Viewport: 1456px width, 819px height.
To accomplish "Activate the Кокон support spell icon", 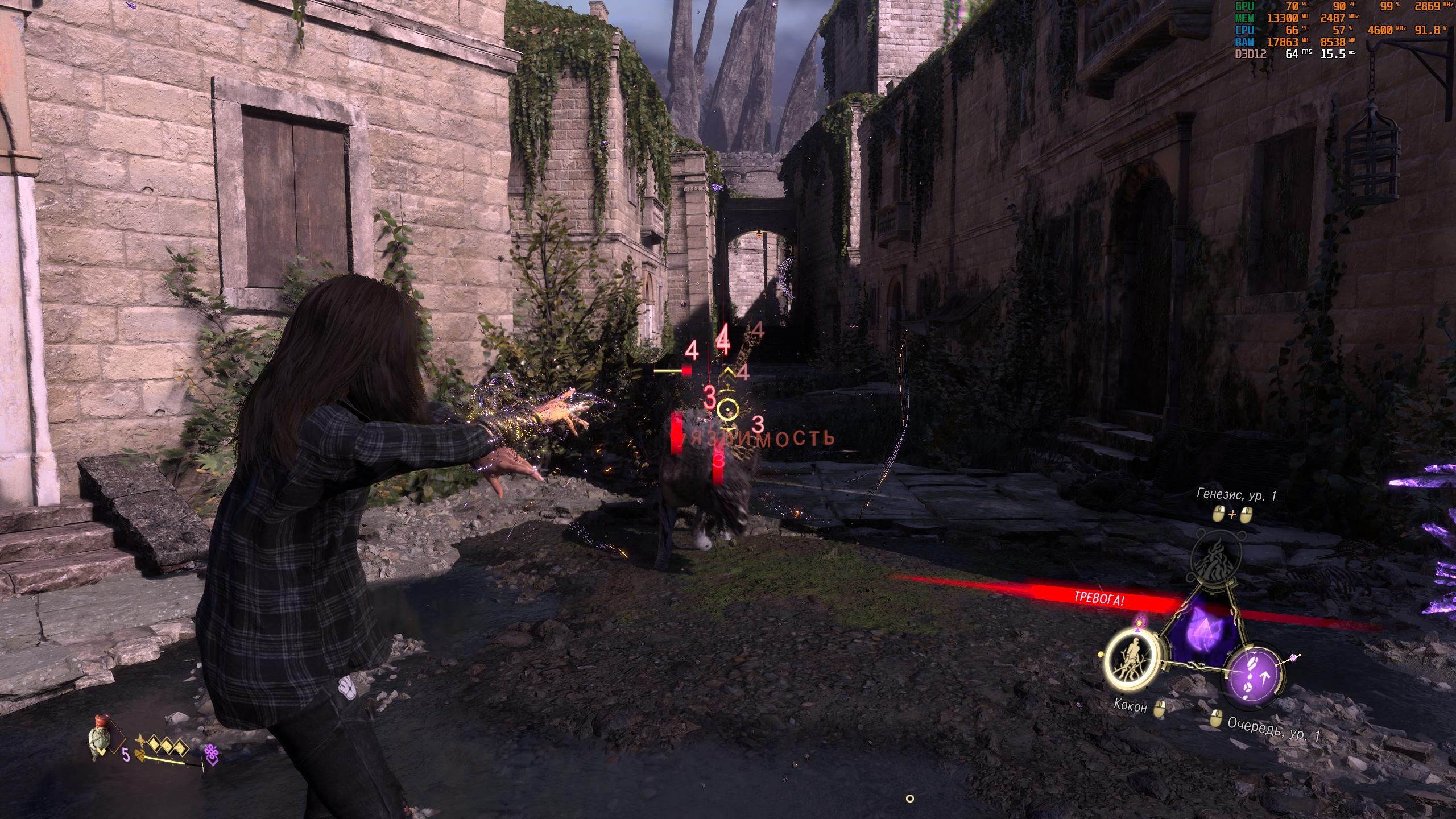I will (1132, 669).
